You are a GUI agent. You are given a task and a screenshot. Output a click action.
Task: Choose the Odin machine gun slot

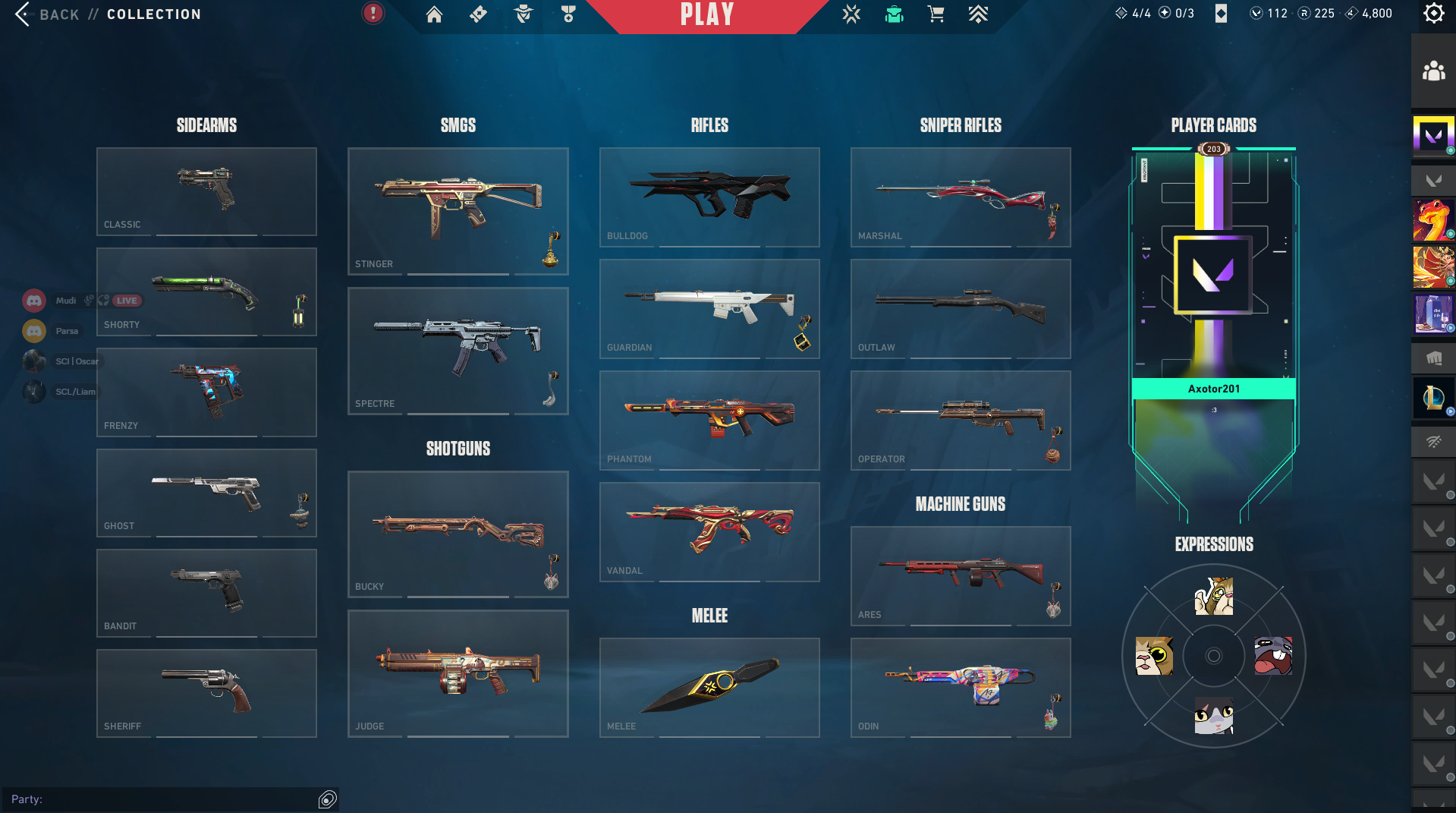960,687
